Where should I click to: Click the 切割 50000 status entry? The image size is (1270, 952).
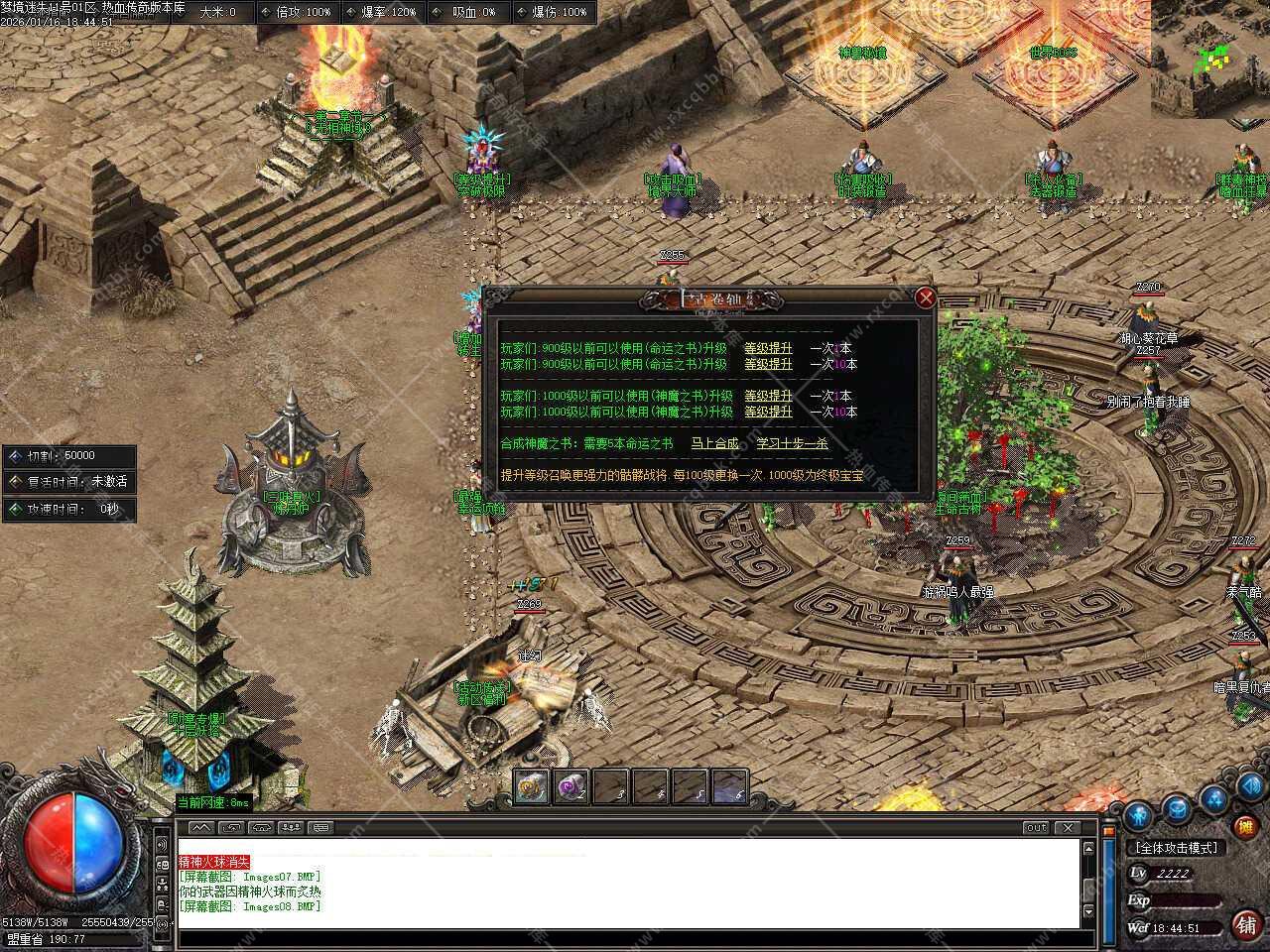click(68, 456)
